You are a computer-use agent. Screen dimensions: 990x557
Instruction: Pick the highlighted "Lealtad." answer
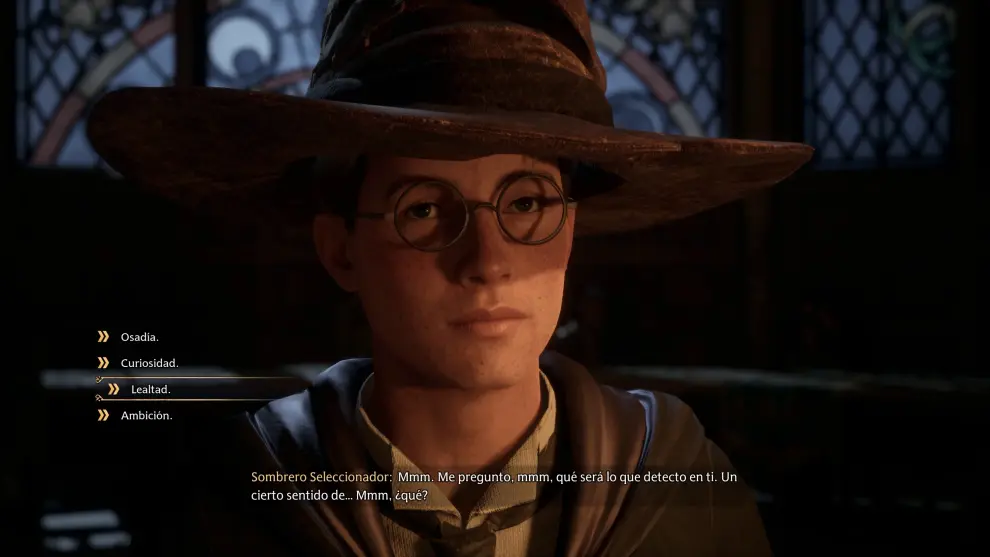pos(150,389)
